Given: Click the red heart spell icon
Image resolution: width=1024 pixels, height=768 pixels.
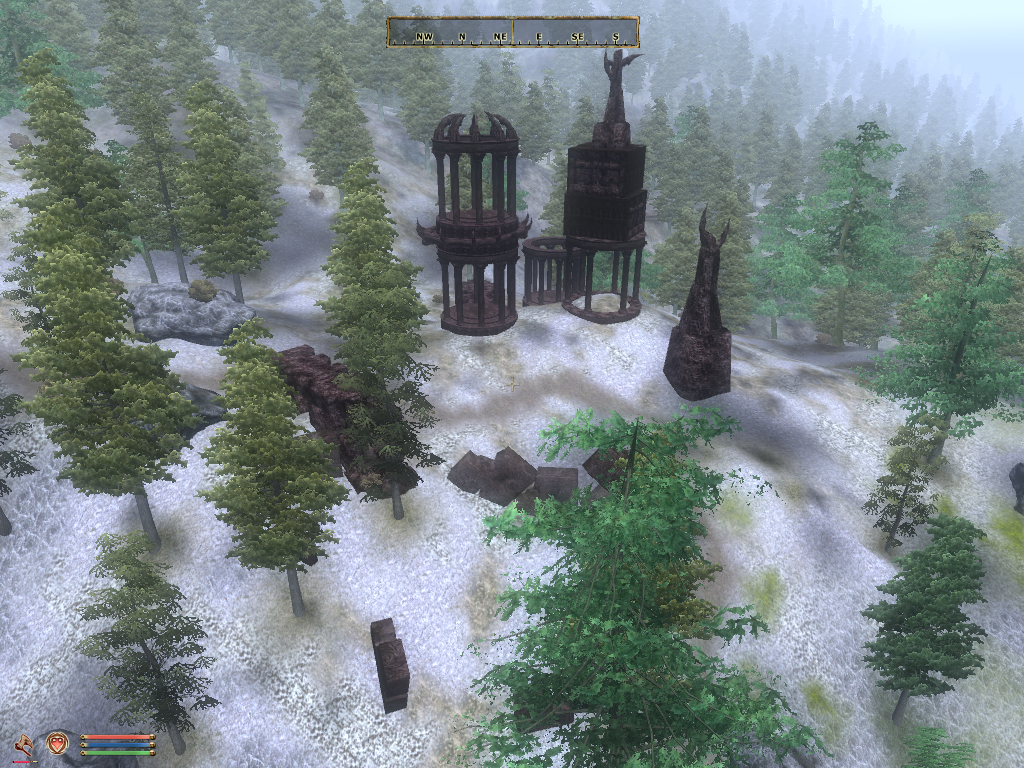Looking at the screenshot, I should 56,743.
